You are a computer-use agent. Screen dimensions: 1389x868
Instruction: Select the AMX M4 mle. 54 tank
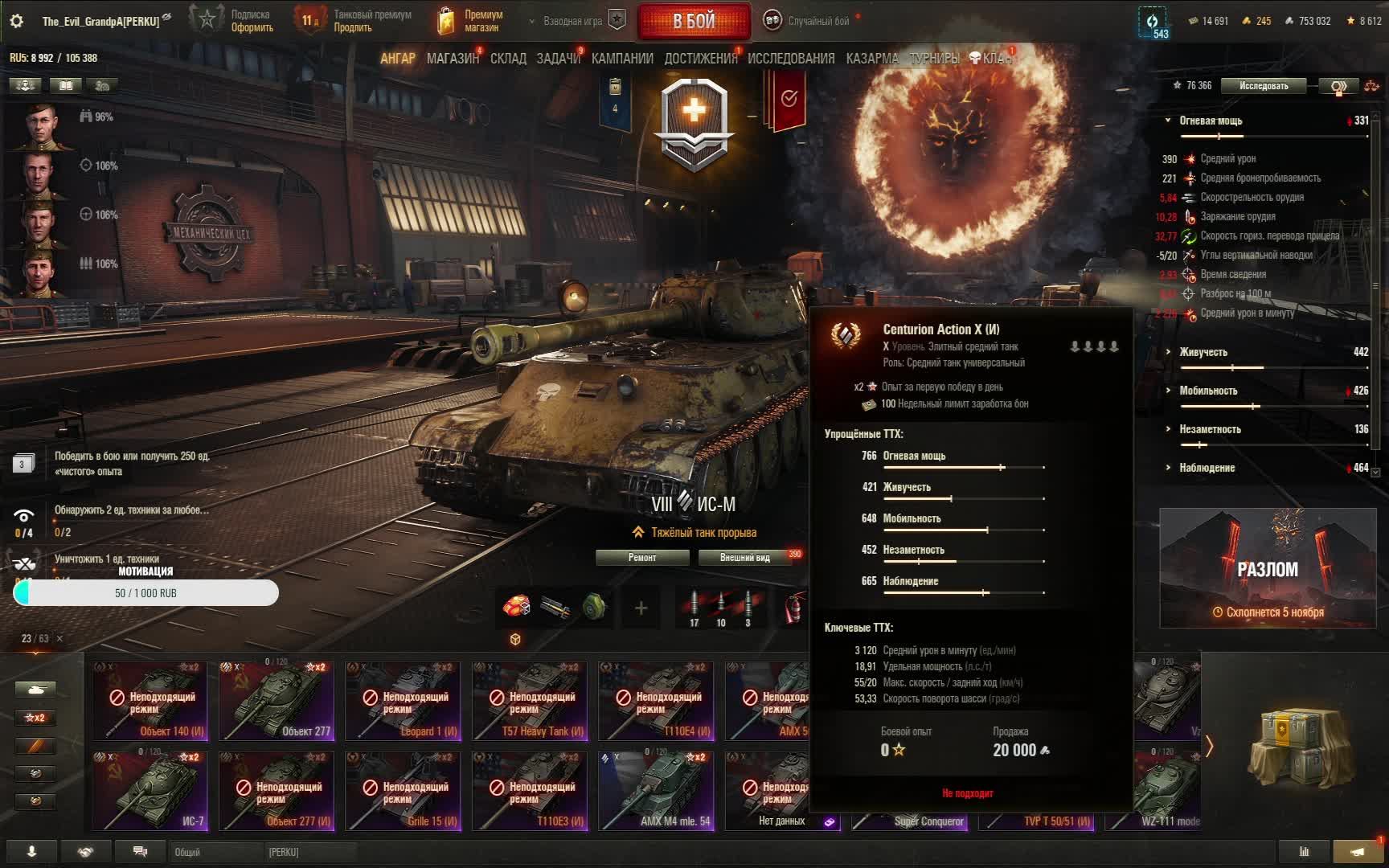pyautogui.click(x=656, y=790)
